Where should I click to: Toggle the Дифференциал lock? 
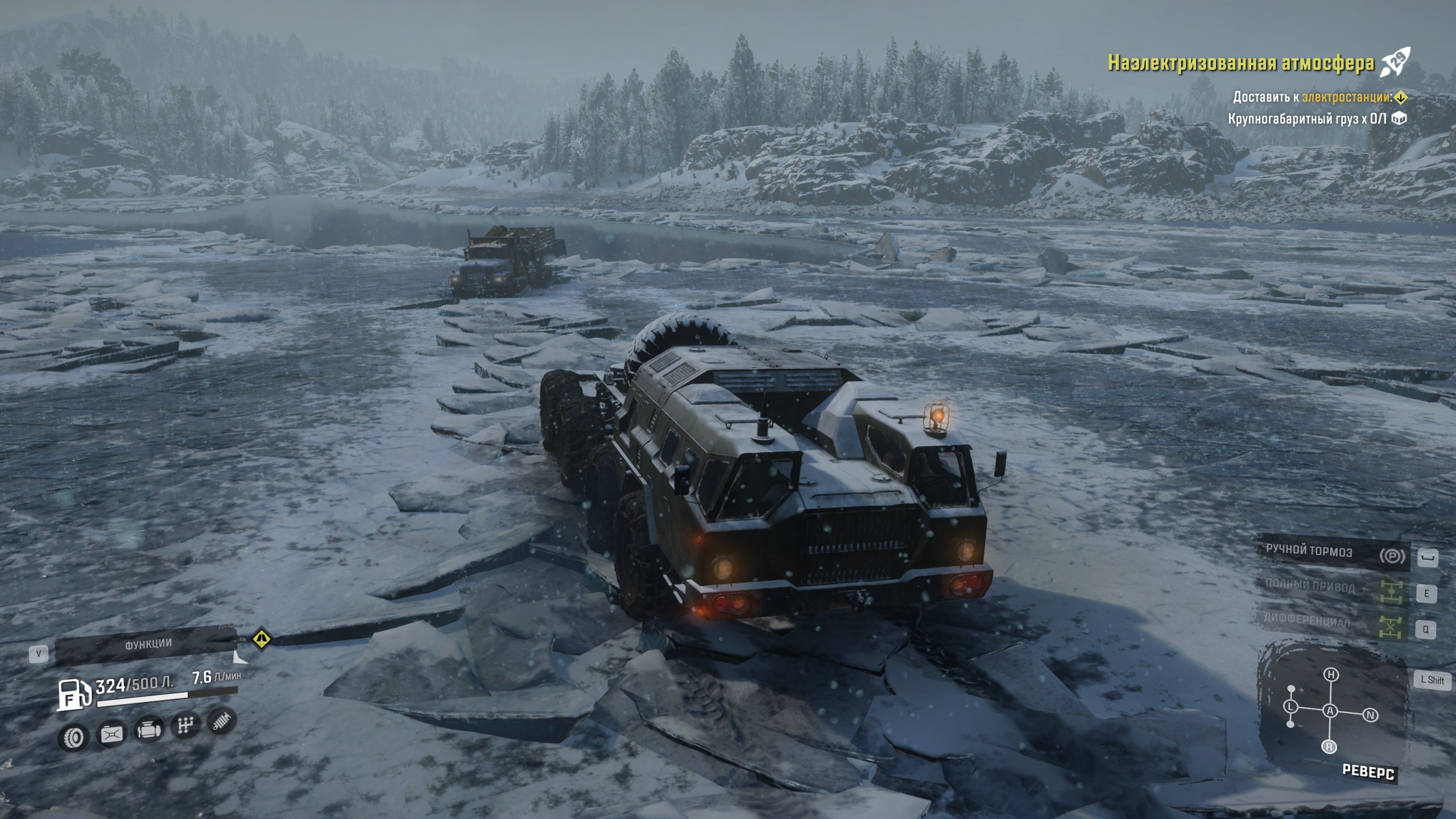[1306, 621]
